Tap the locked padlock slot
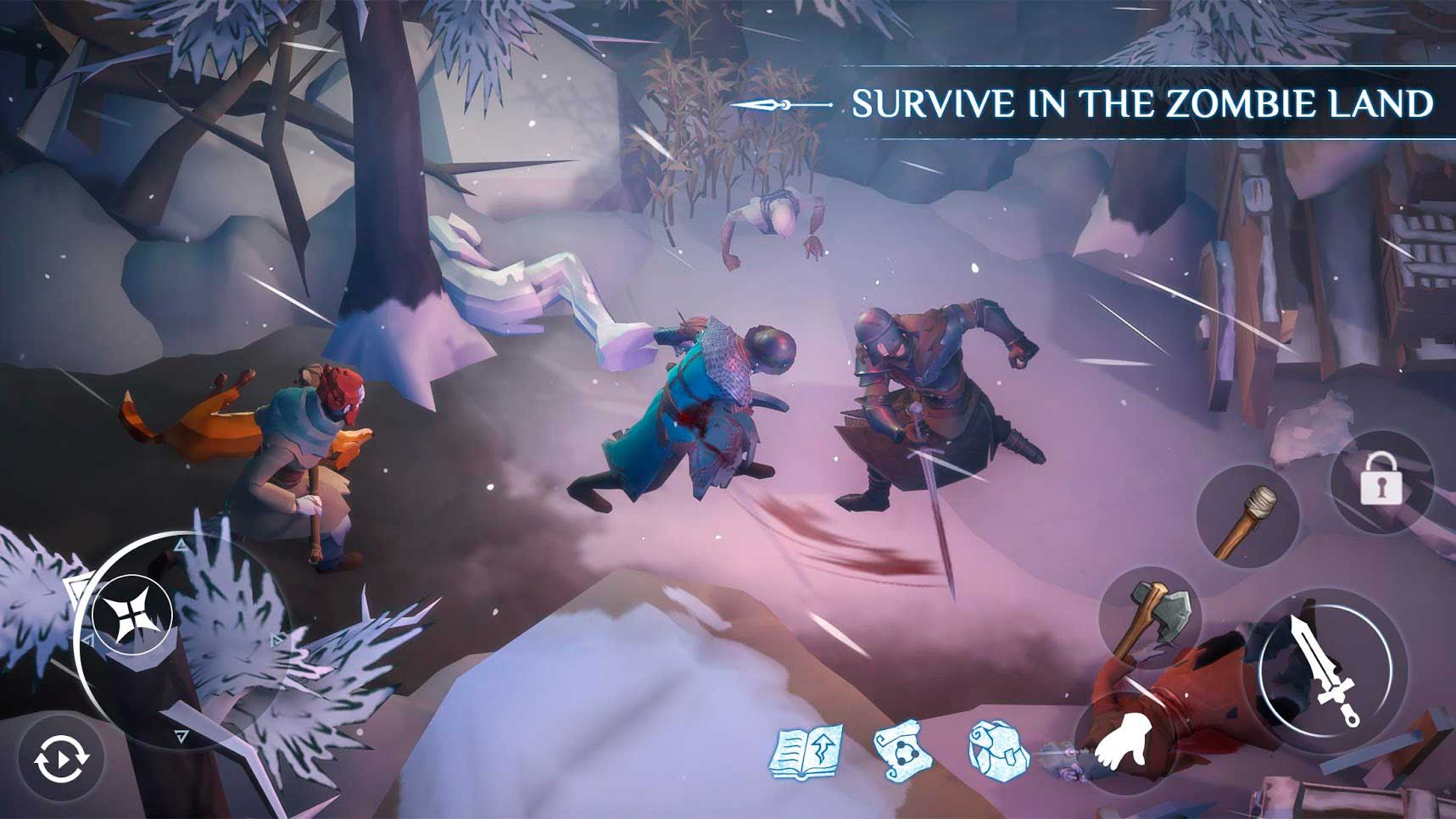 point(1381,482)
